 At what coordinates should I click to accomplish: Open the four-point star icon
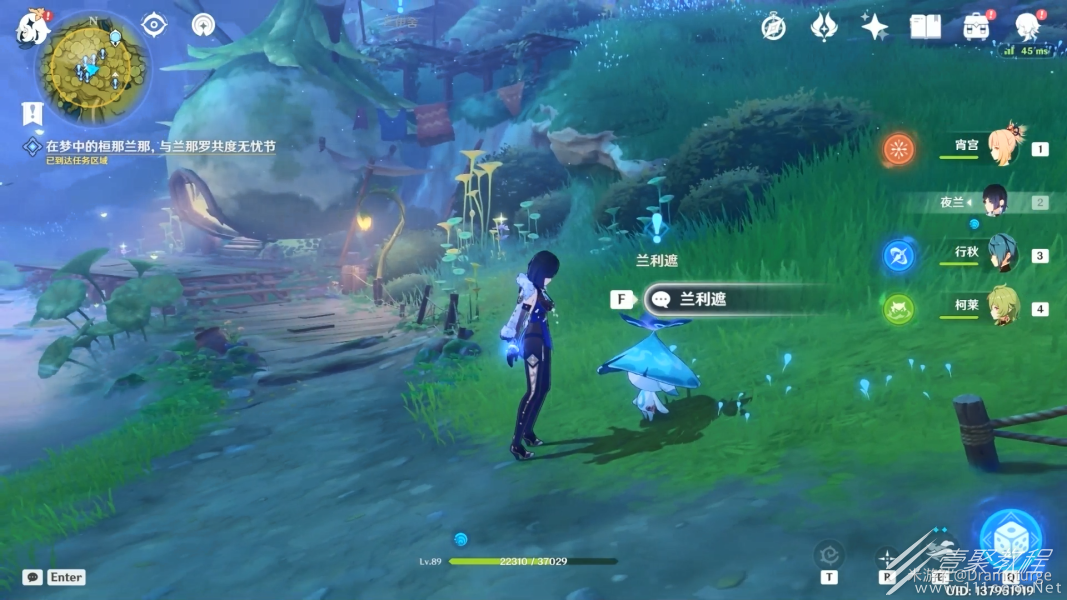pos(874,27)
